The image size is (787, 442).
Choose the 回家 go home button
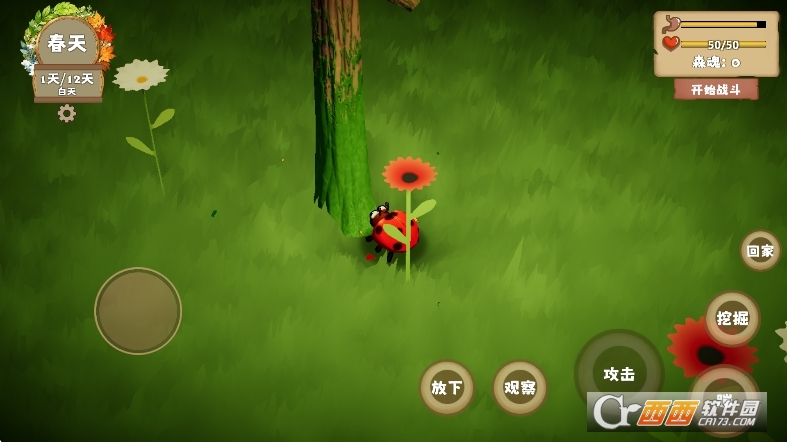[x=760, y=251]
